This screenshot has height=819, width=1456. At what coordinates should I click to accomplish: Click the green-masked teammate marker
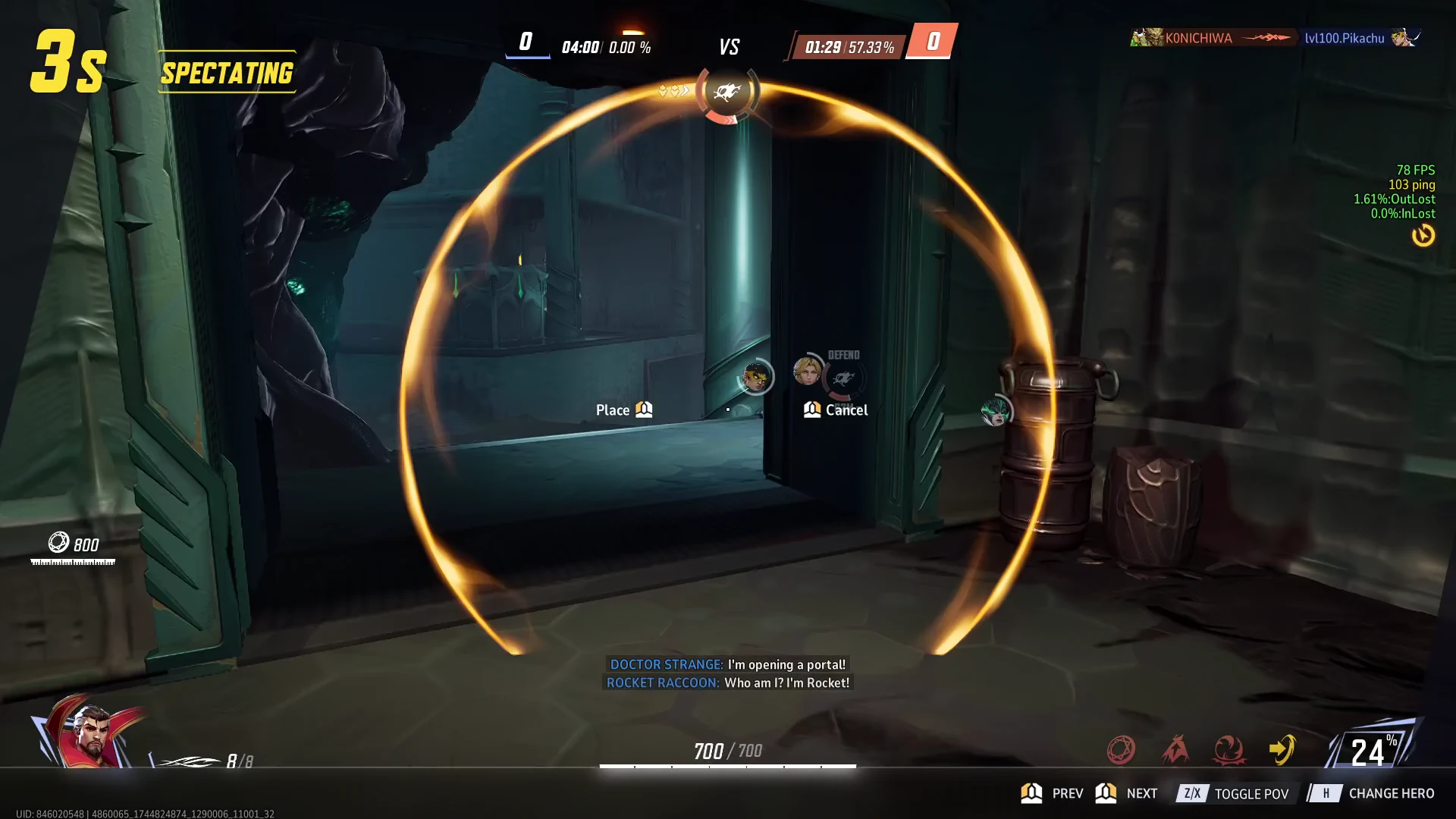[995, 411]
